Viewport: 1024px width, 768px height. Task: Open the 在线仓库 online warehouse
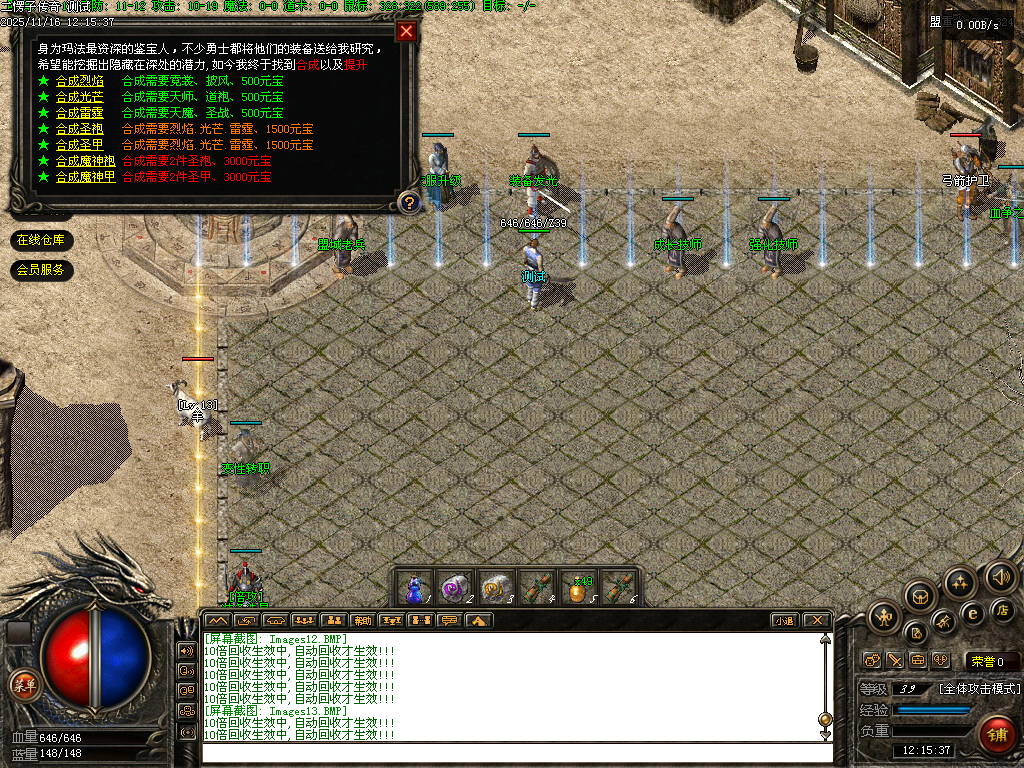[x=40, y=240]
